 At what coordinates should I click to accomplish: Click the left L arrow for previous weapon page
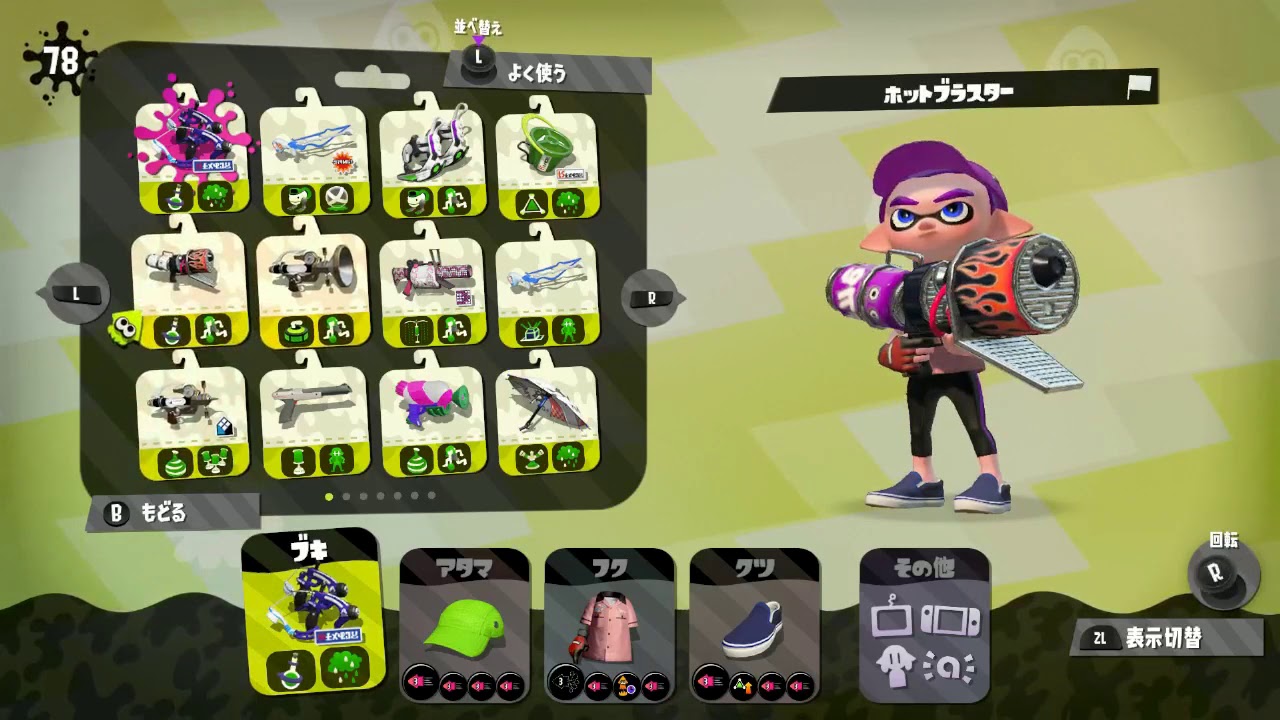click(76, 295)
